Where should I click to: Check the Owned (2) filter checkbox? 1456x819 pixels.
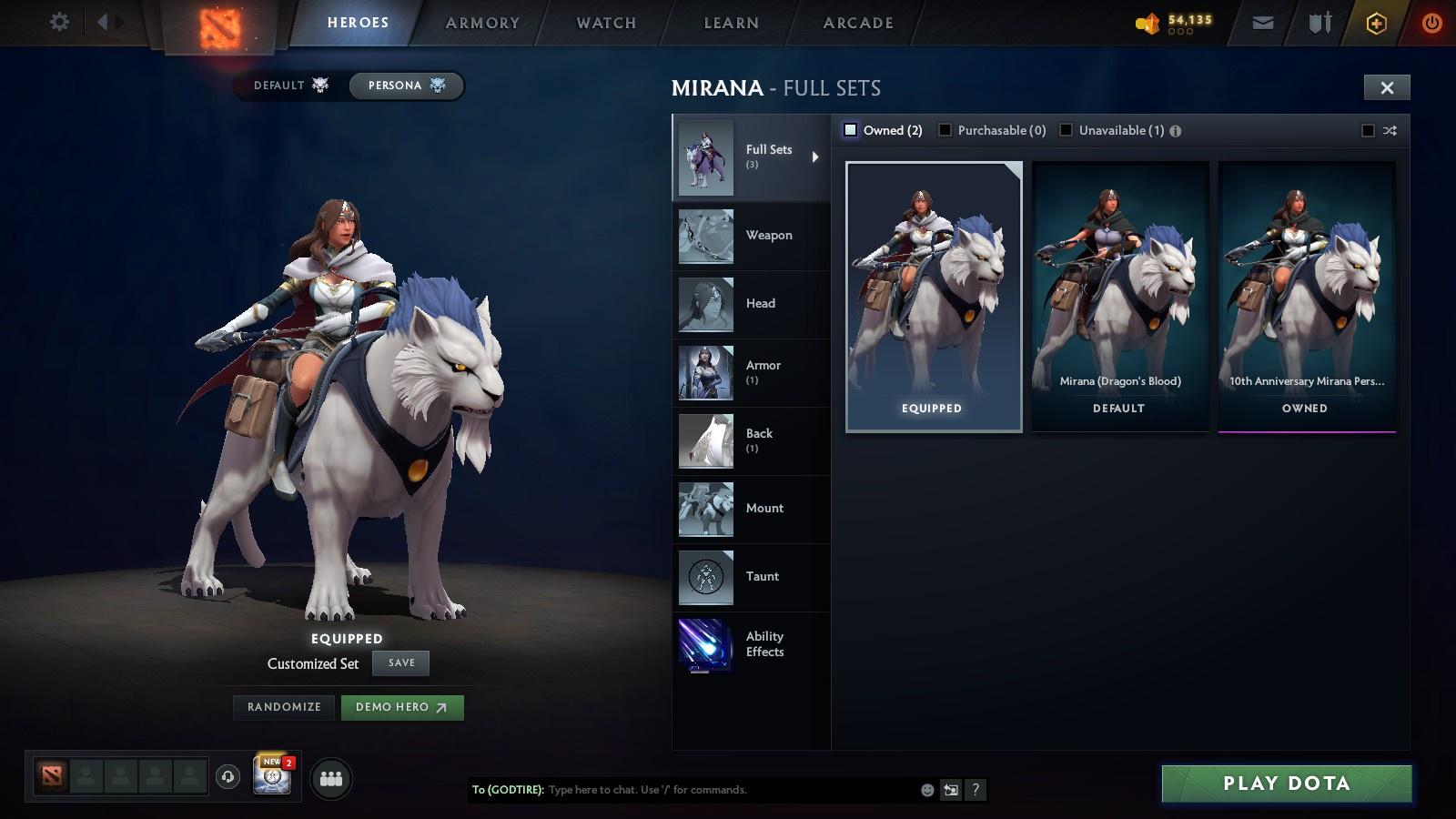852,129
